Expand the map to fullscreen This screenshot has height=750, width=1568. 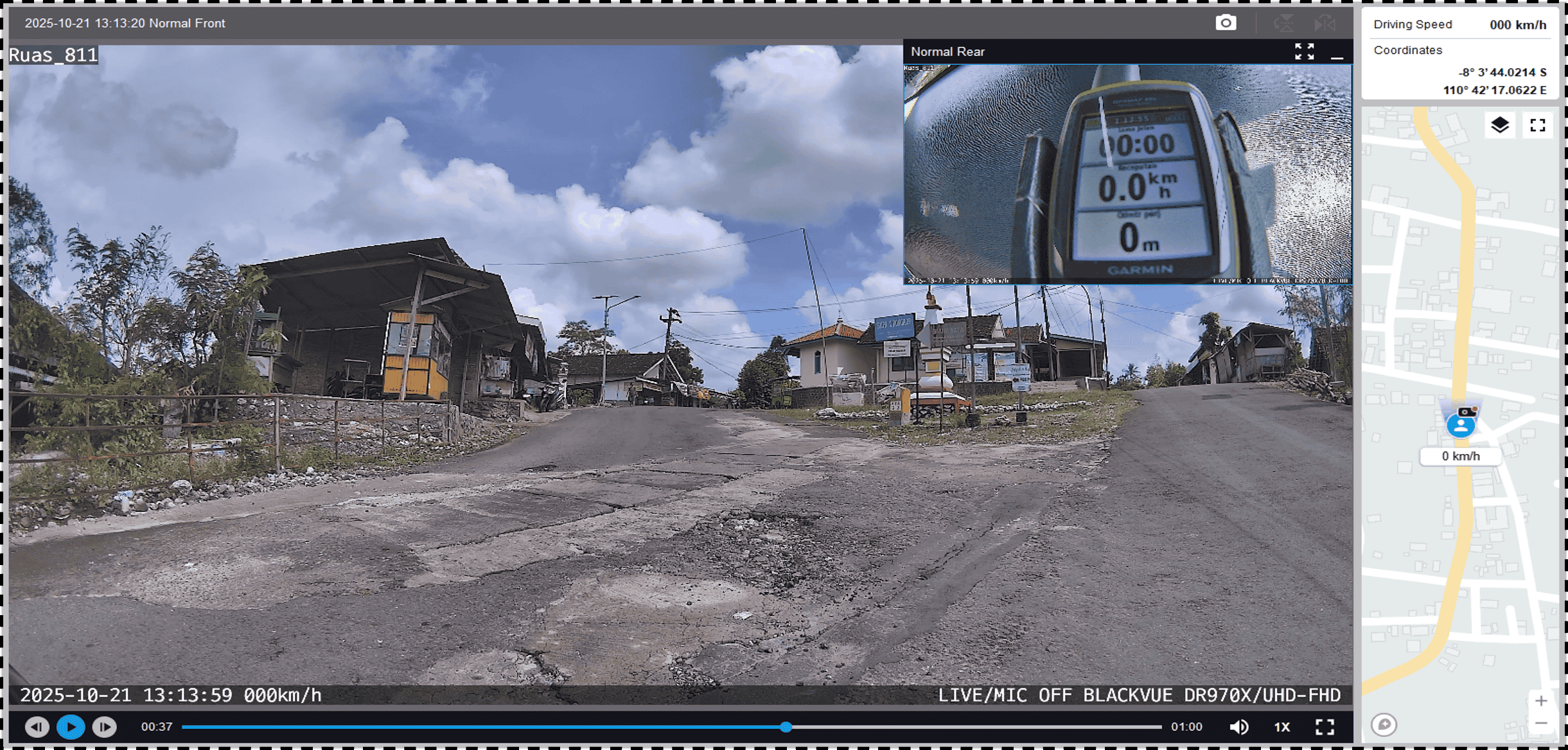pos(1538,125)
